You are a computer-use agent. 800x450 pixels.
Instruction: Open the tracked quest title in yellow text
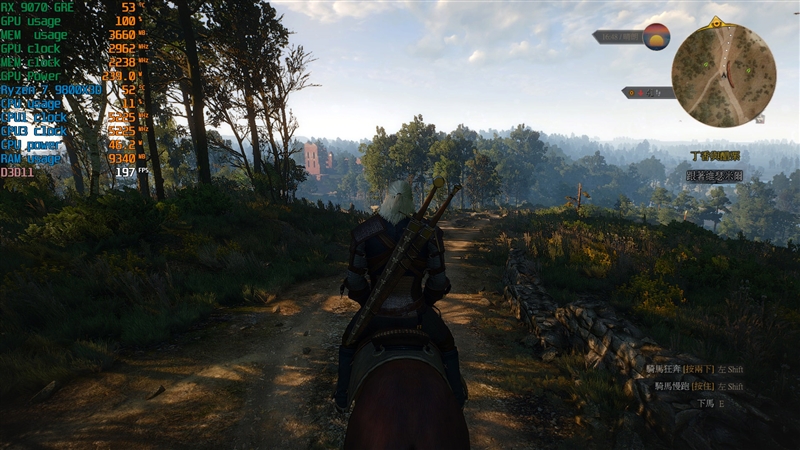coord(716,156)
